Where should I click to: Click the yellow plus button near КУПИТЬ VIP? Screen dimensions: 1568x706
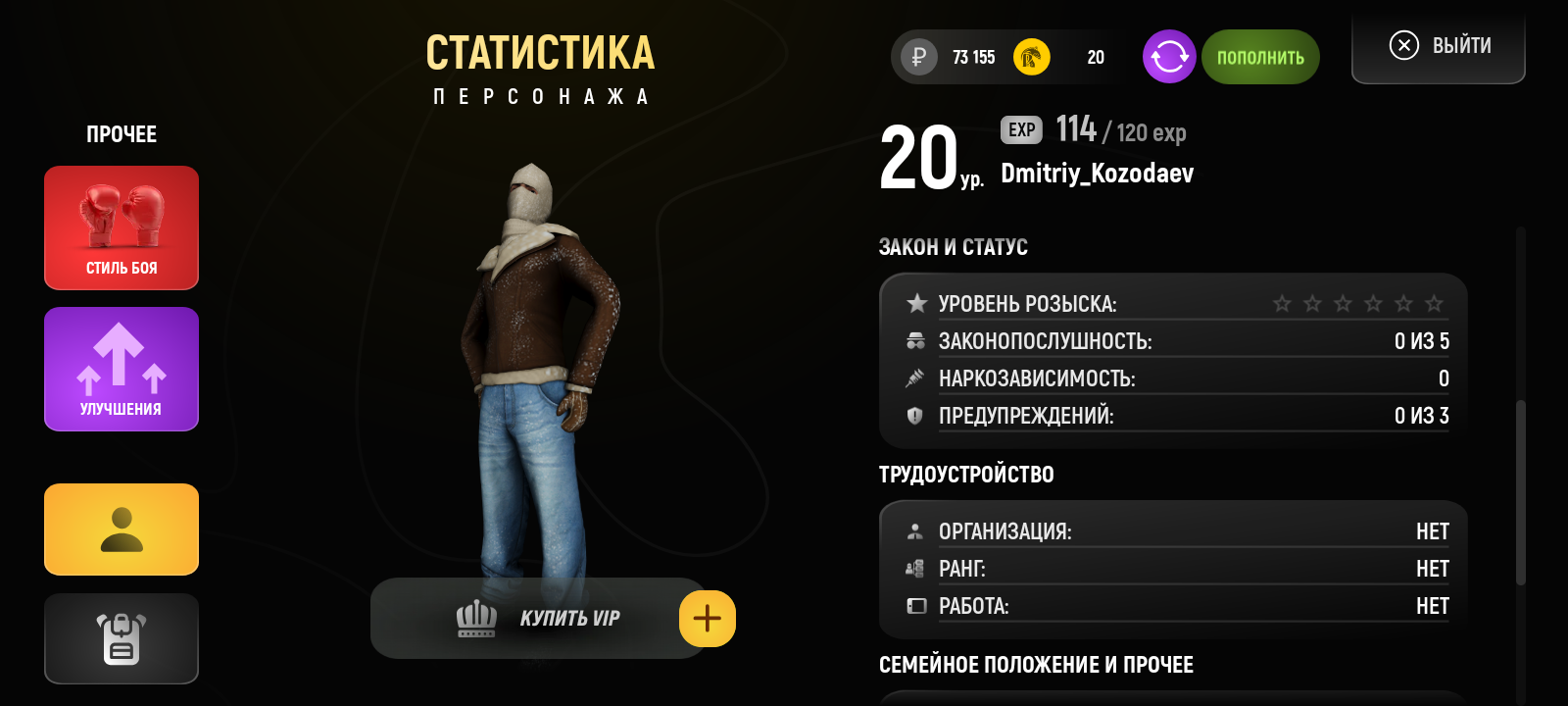click(708, 618)
